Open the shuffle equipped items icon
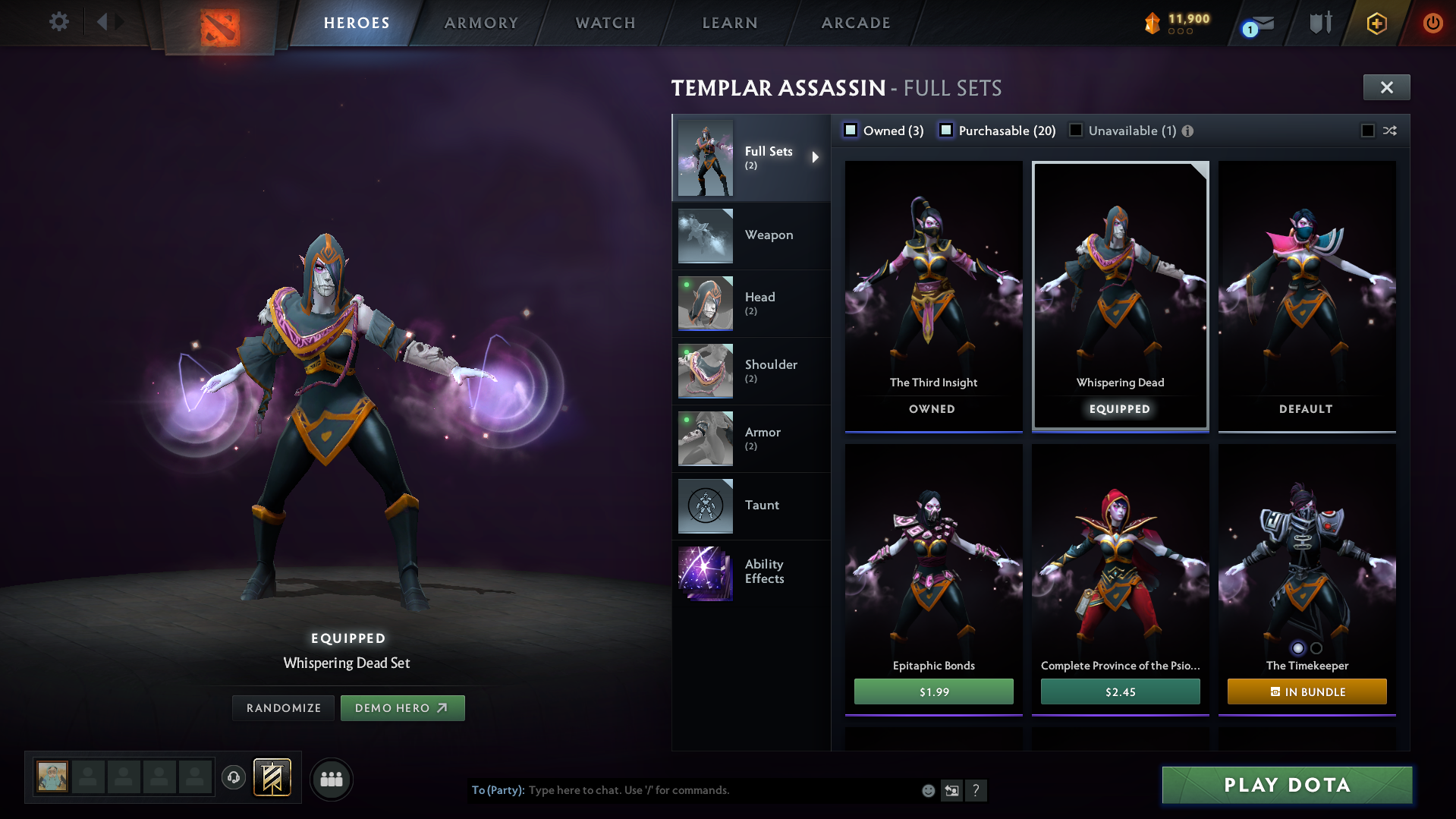The width and height of the screenshot is (1456, 819). pyautogui.click(x=1390, y=131)
